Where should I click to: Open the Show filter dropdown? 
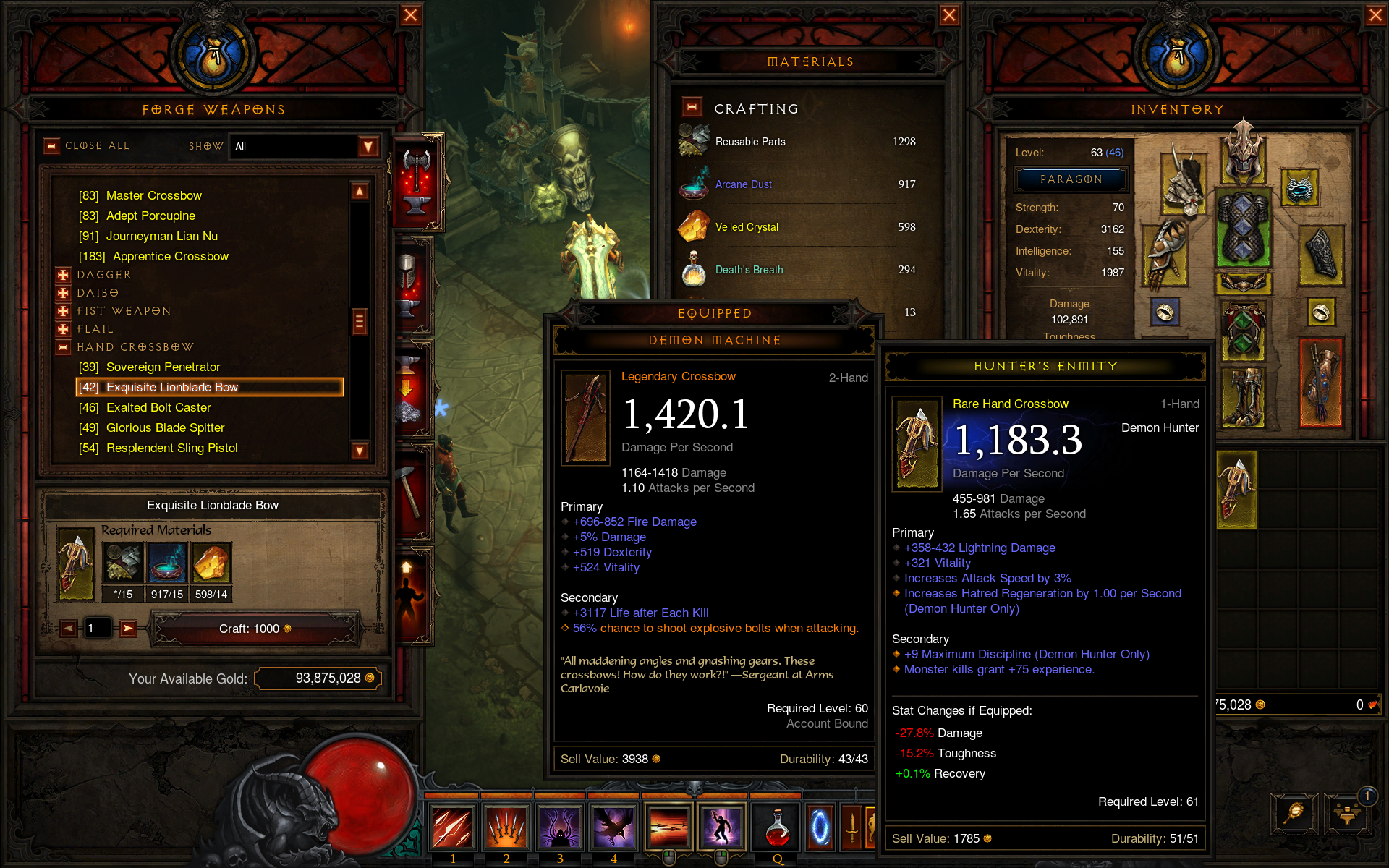(x=368, y=147)
